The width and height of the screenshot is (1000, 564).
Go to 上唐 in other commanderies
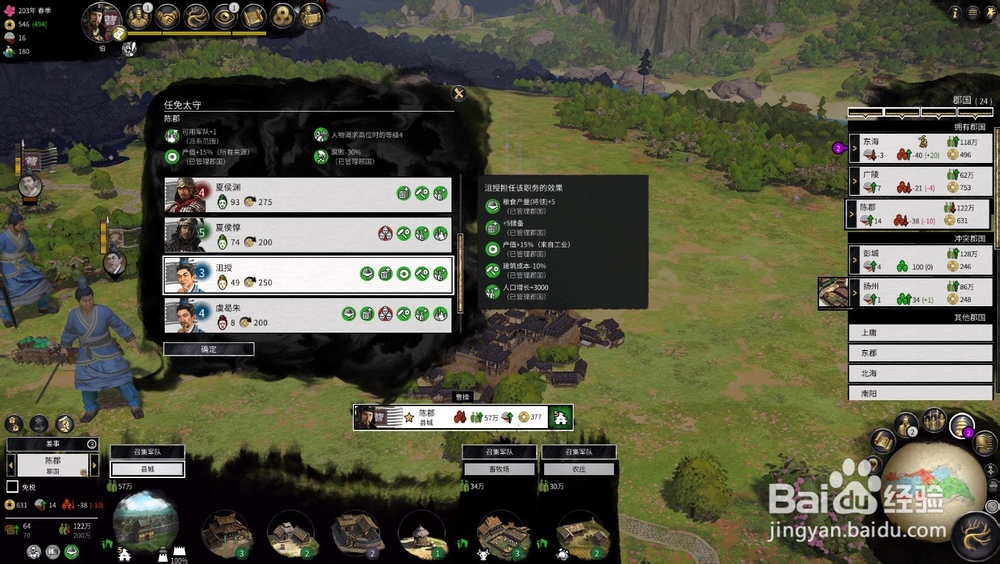pyautogui.click(x=919, y=332)
